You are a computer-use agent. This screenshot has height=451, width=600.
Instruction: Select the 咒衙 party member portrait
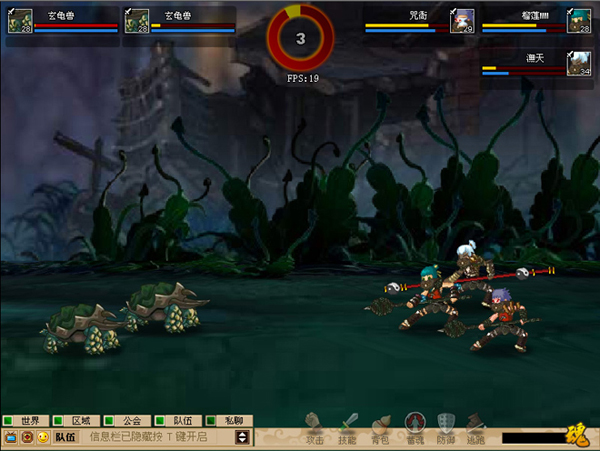pos(463,21)
